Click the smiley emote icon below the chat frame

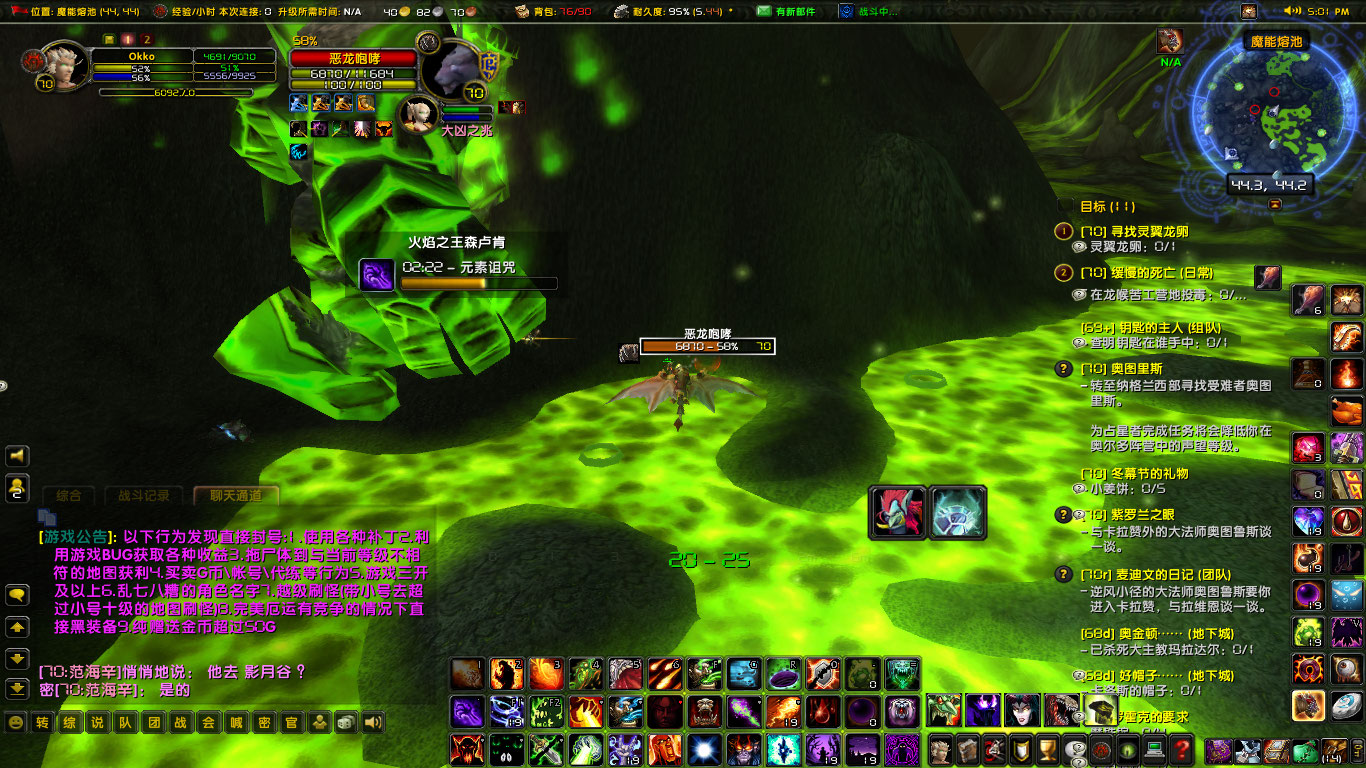(x=13, y=722)
